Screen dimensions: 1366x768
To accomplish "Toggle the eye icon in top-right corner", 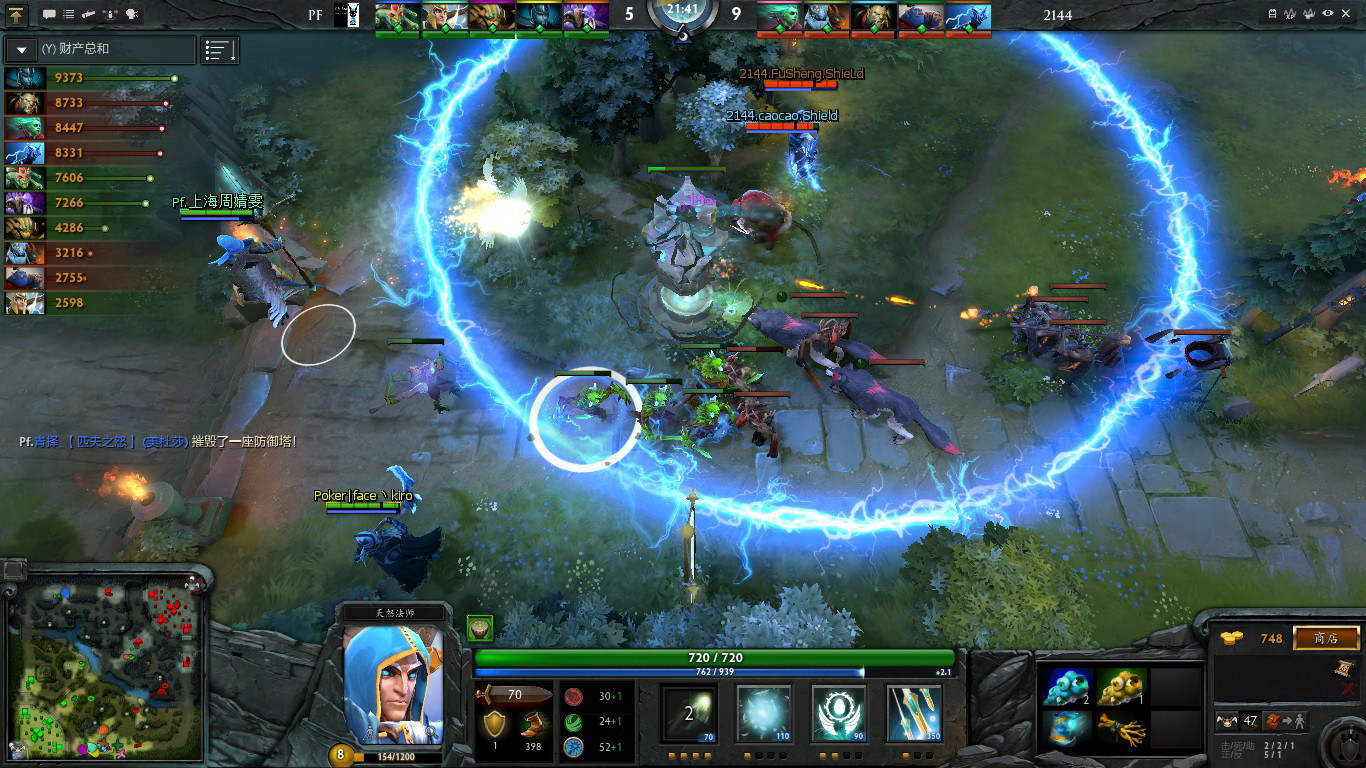I will (1328, 14).
